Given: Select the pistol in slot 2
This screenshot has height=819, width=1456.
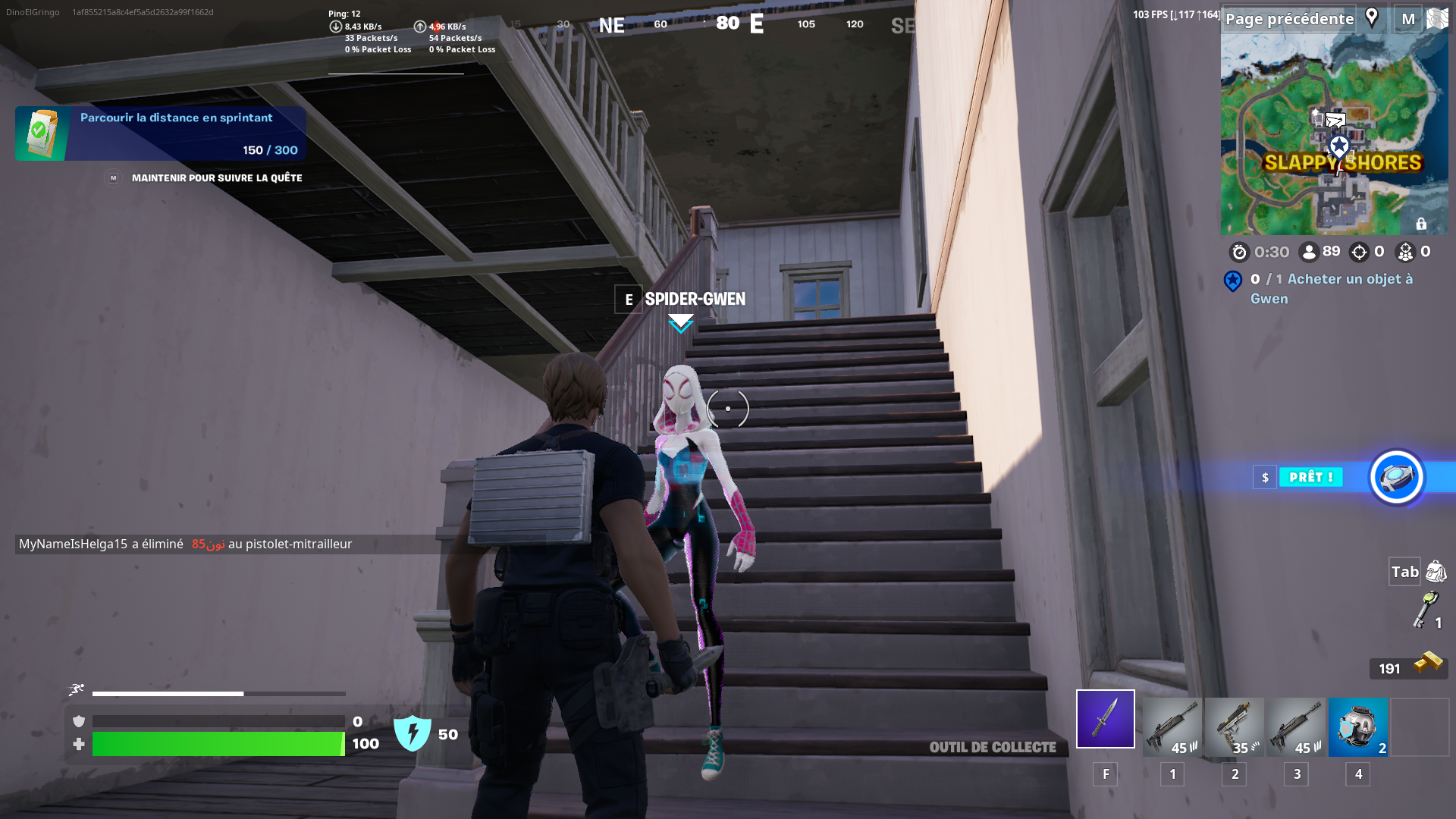Looking at the screenshot, I should pyautogui.click(x=1234, y=727).
